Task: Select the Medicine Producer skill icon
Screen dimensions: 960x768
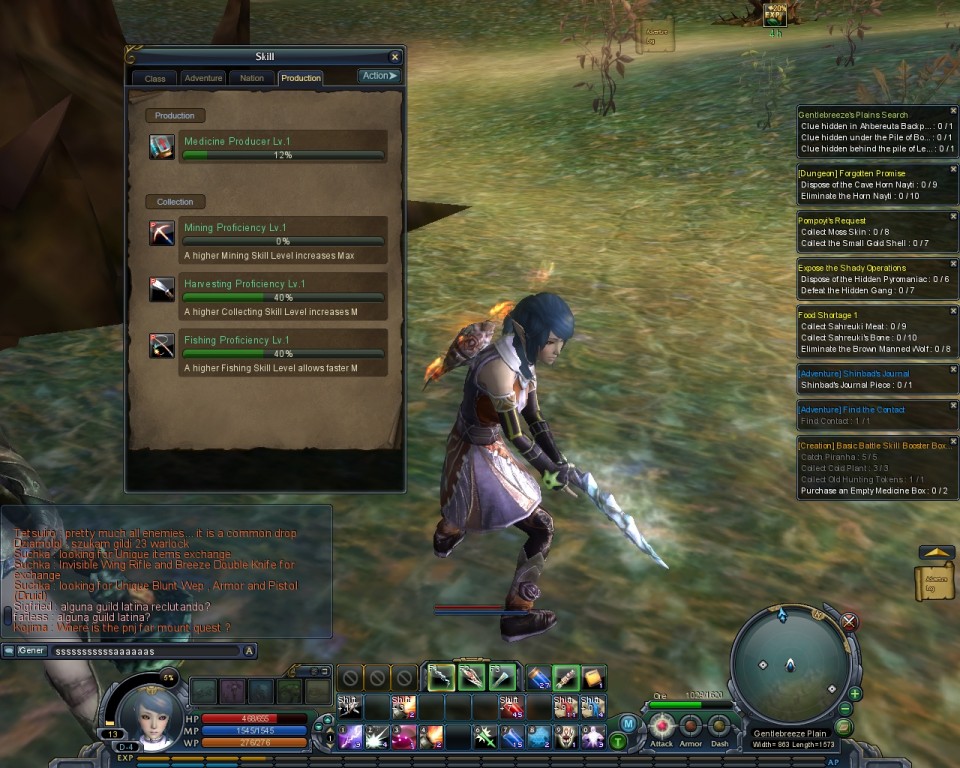Action: click(x=162, y=147)
